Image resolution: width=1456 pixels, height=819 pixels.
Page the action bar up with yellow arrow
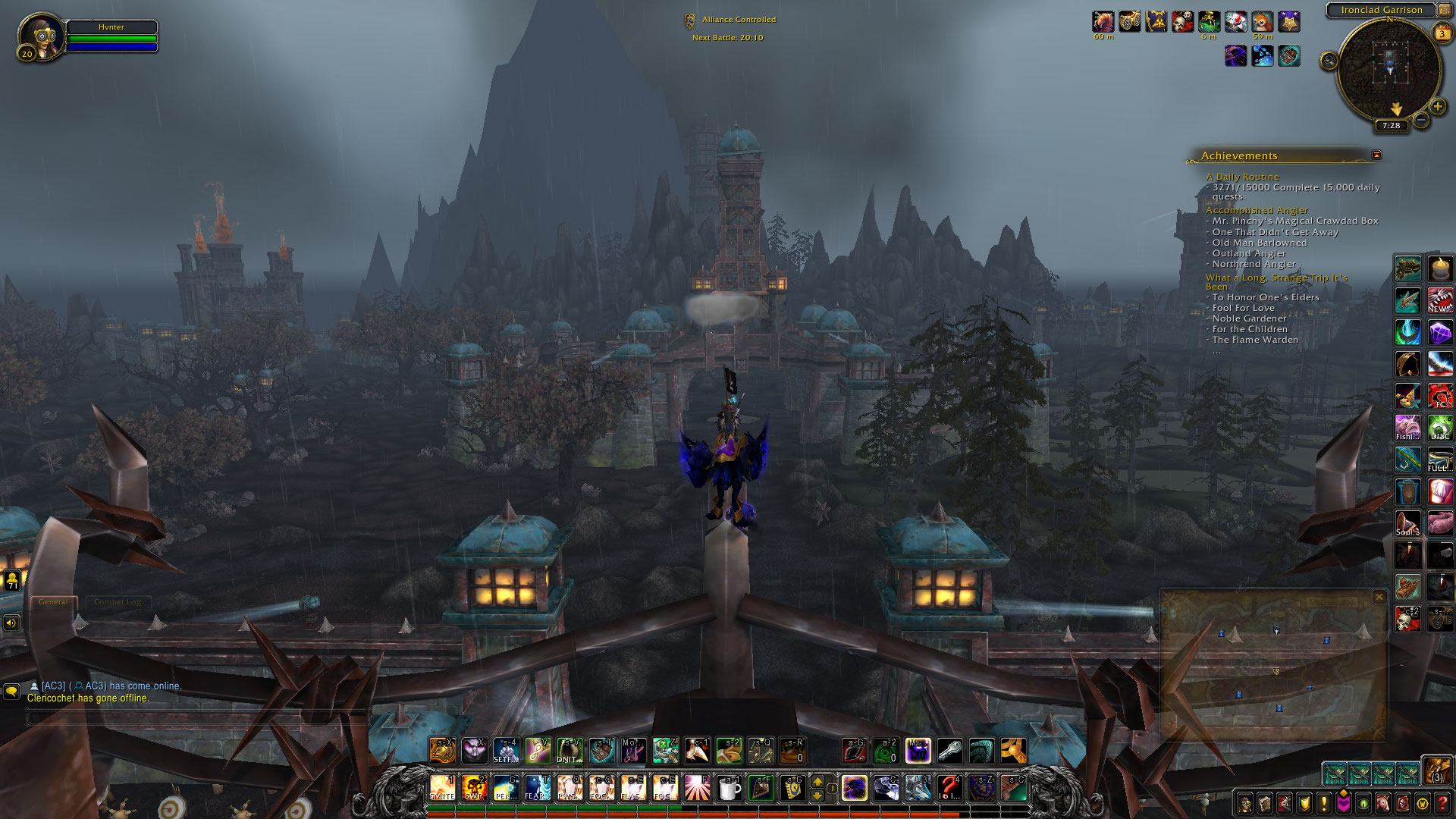click(x=817, y=781)
